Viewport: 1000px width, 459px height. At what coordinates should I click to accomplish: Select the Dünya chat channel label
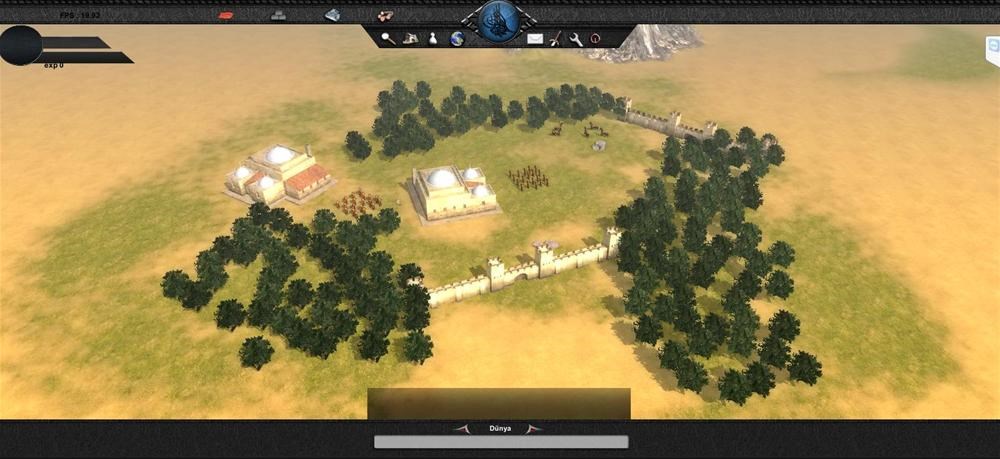click(x=500, y=429)
